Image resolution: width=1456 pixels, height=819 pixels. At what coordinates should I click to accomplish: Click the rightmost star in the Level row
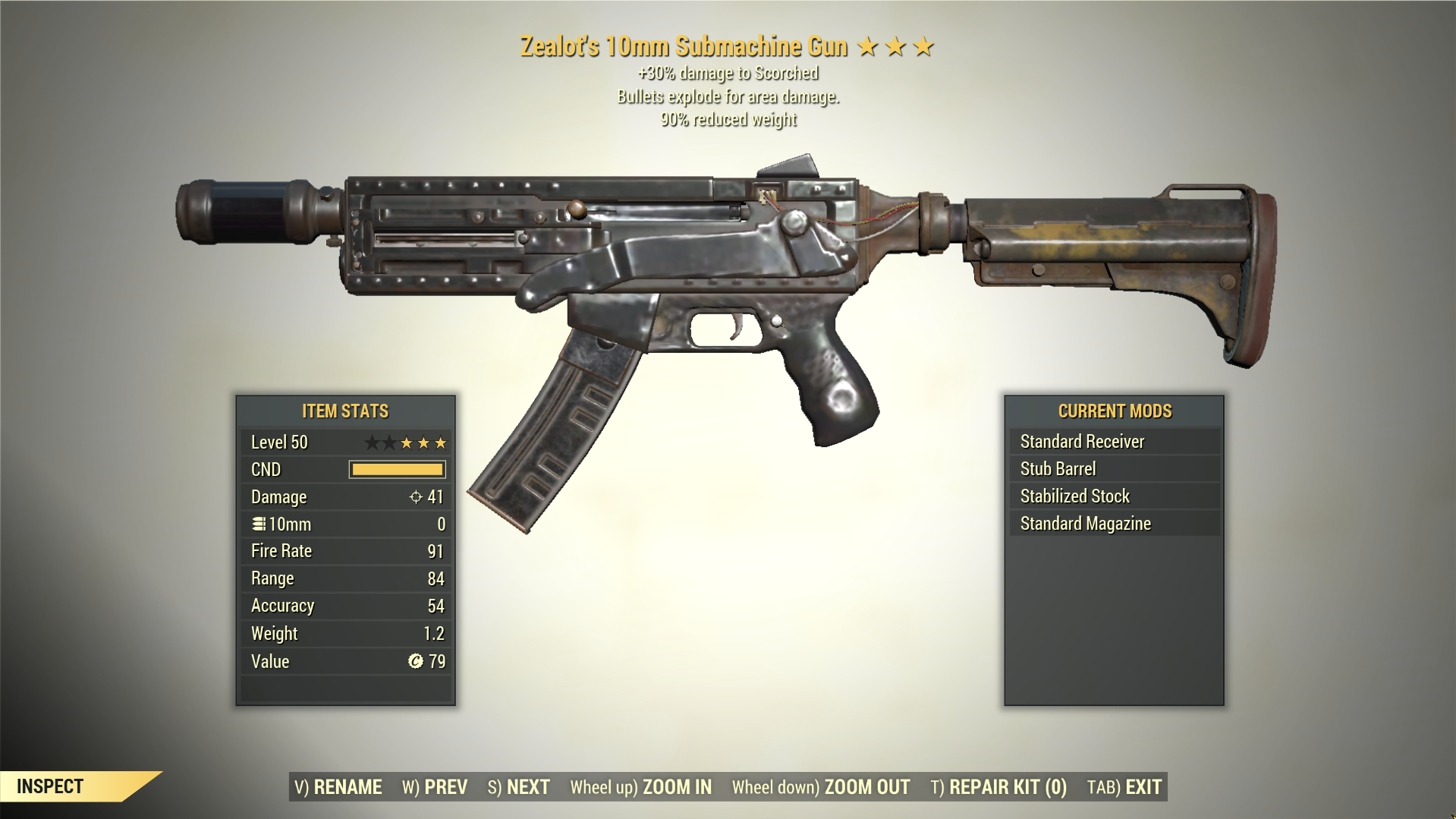(440, 442)
